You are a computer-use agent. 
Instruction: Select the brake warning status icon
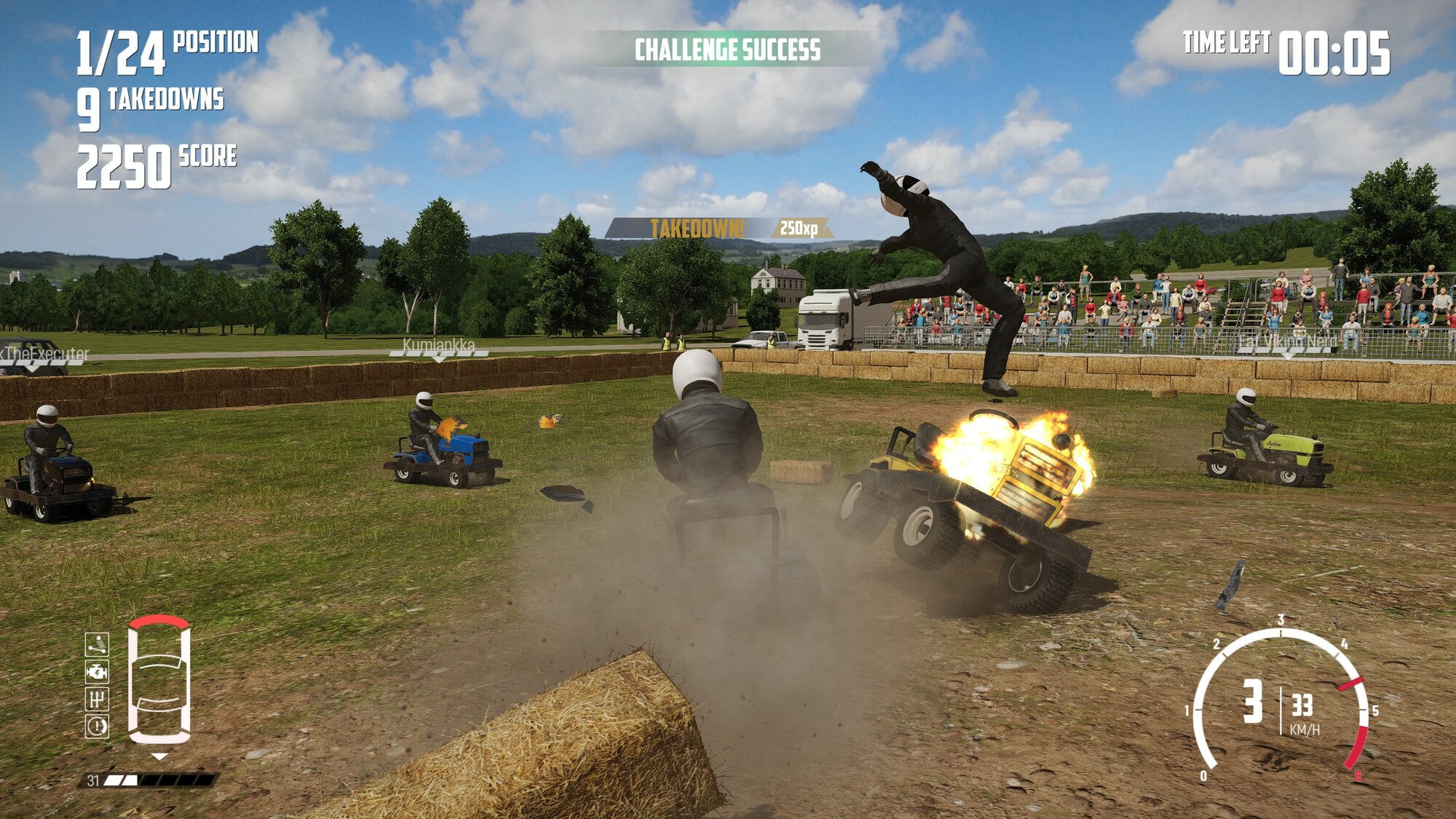(x=97, y=726)
